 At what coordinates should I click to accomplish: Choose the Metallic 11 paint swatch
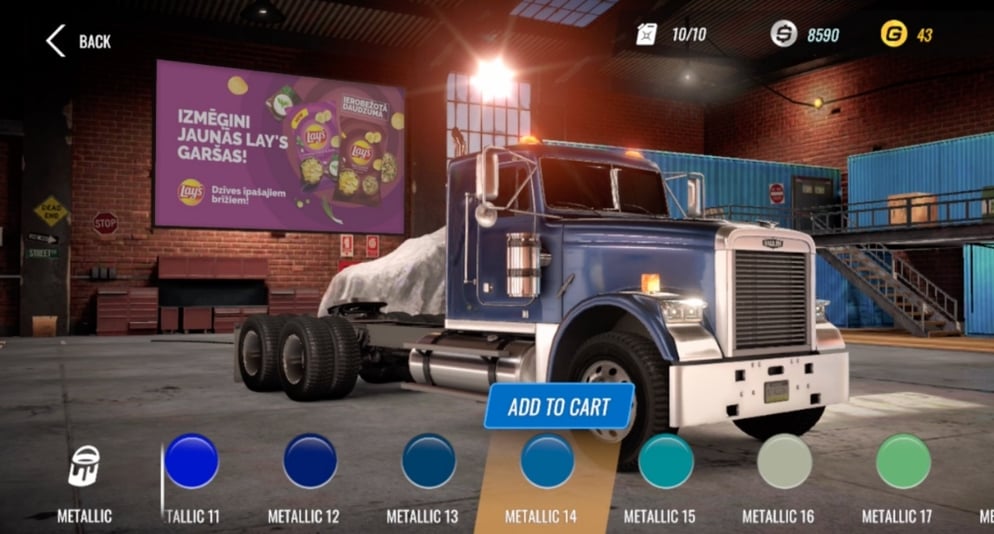(x=191, y=461)
